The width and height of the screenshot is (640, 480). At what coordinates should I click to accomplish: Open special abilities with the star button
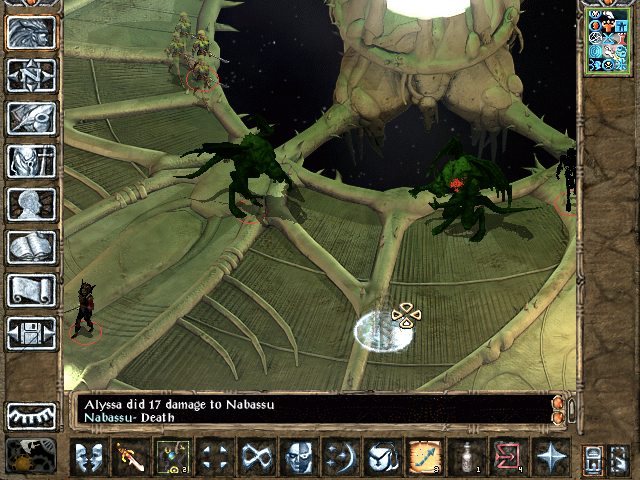pyautogui.click(x=550, y=459)
